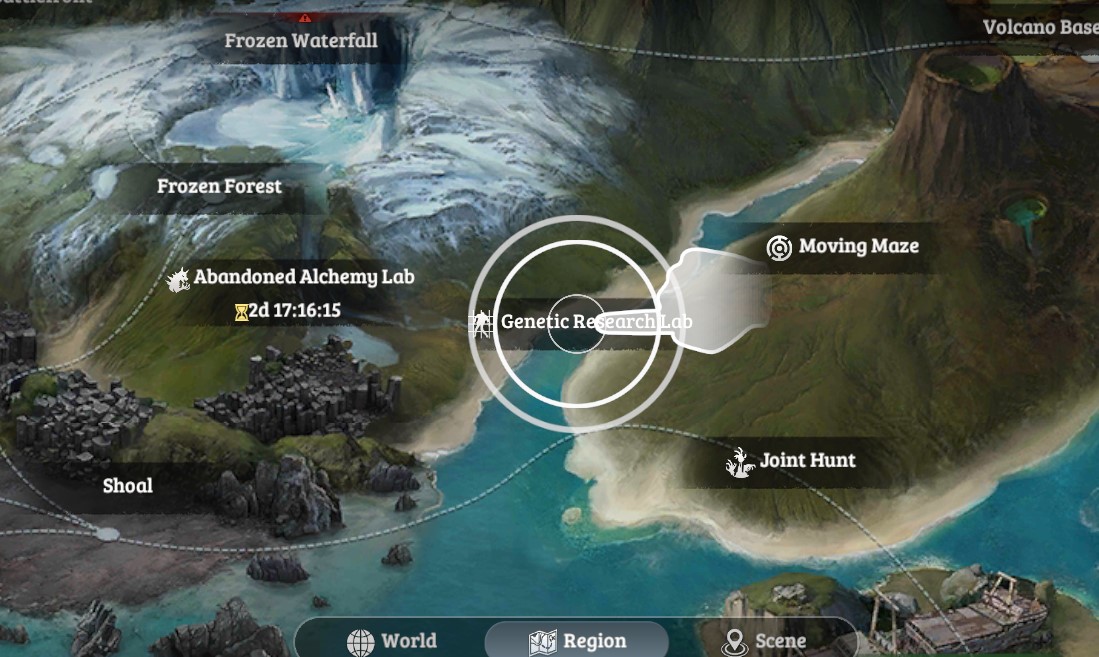
Task: Open the Joint Hunt location marker
Action: [x=792, y=461]
